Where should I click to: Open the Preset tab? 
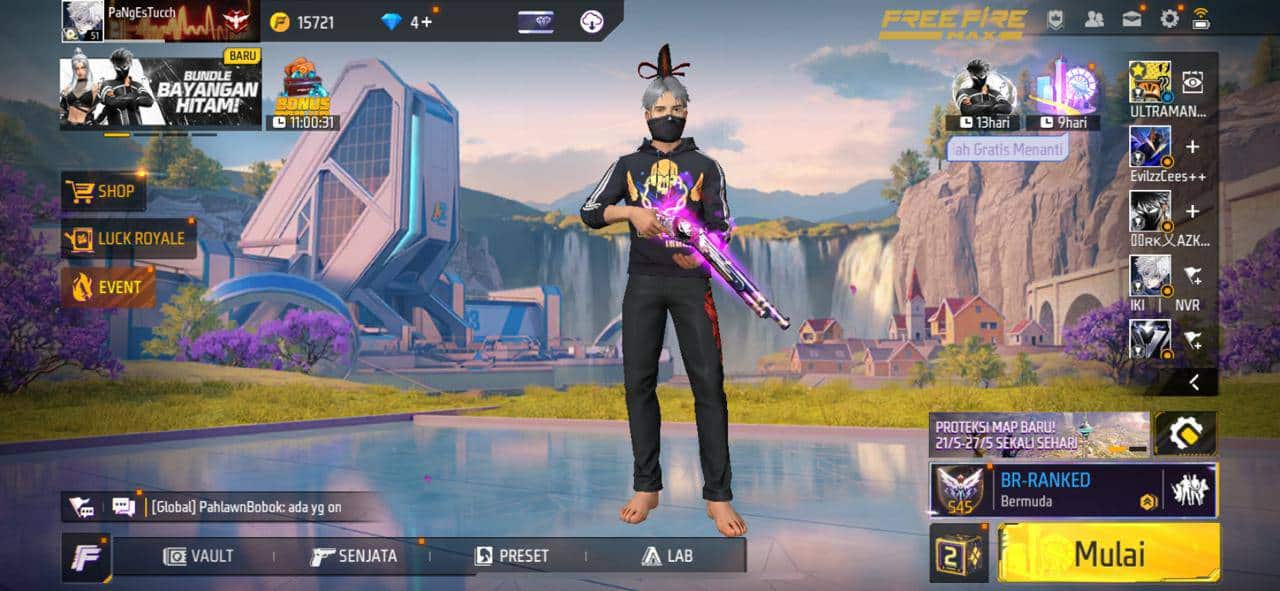click(x=512, y=556)
